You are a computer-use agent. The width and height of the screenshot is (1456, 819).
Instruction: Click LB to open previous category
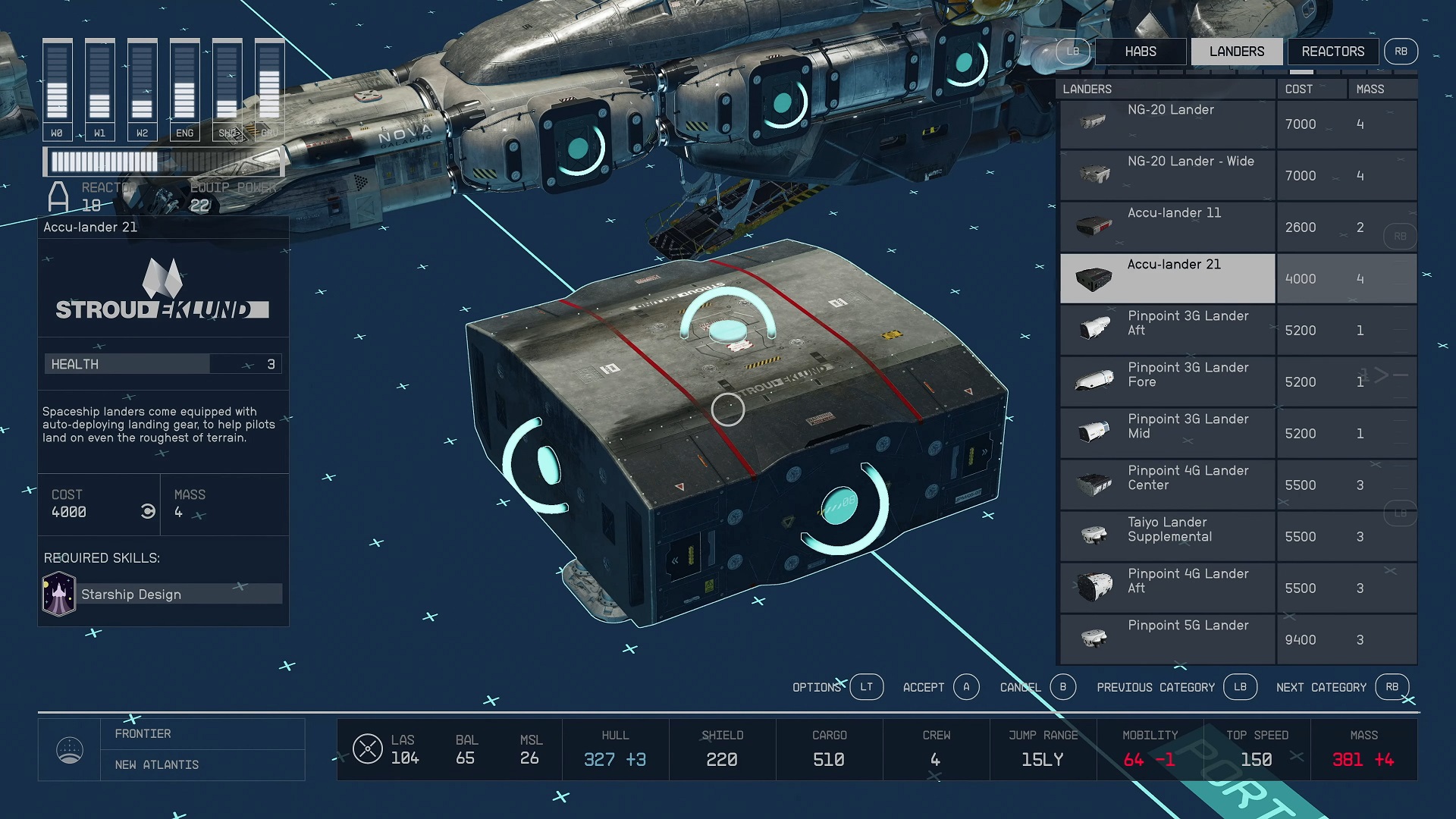click(x=1241, y=687)
